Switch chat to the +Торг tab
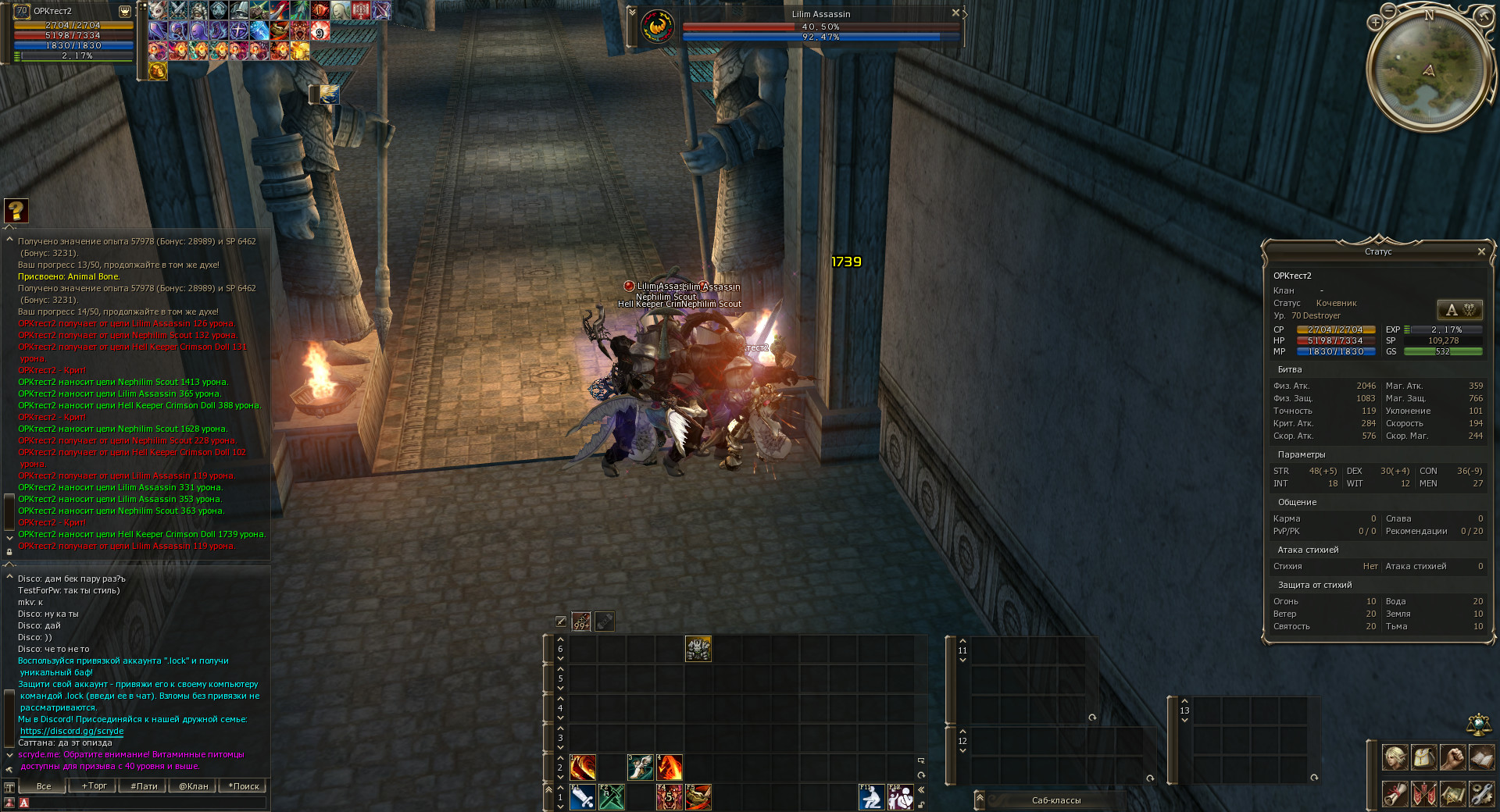 [x=94, y=786]
